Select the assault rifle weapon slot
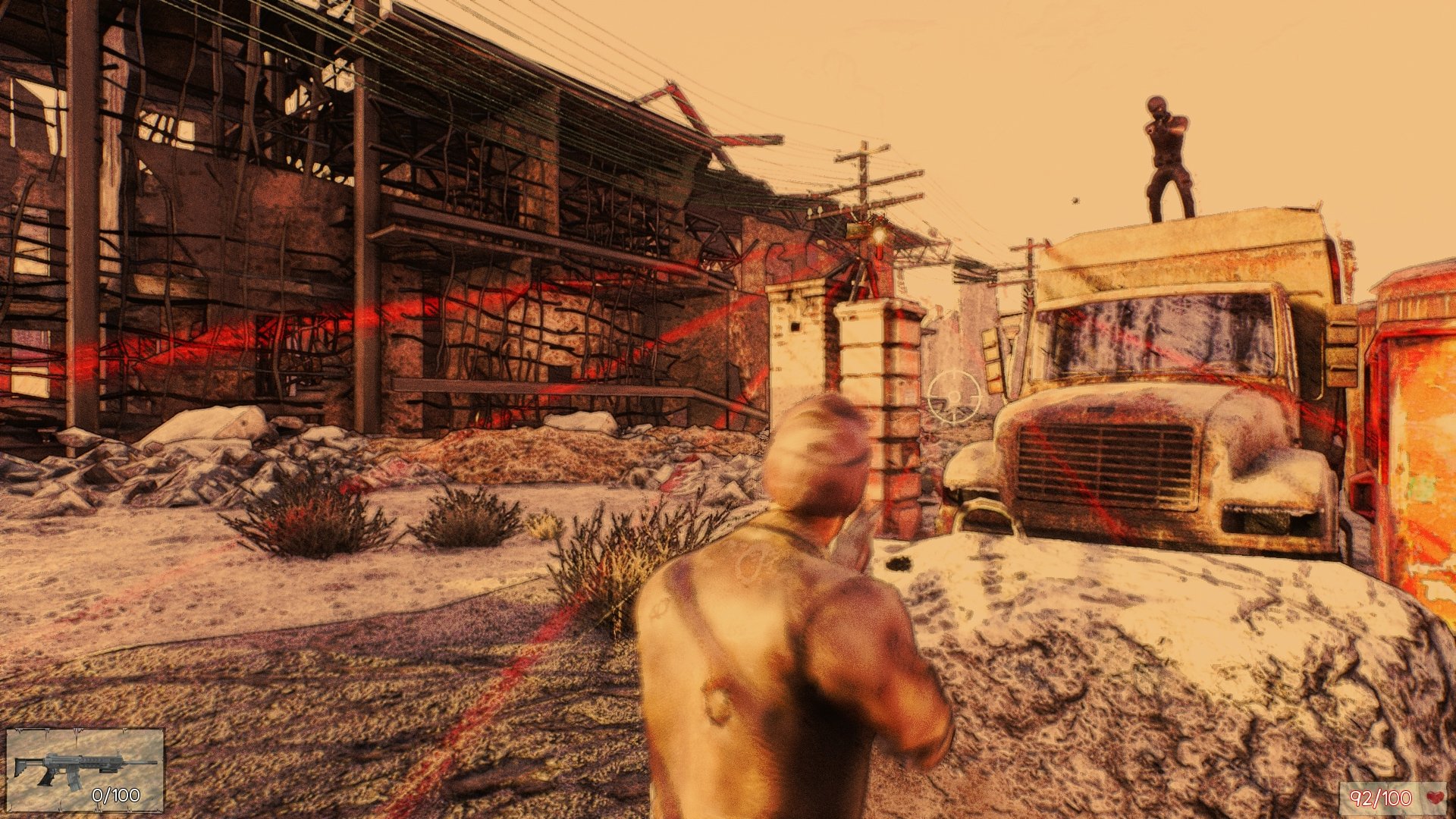1456x819 pixels. pyautogui.click(x=85, y=770)
